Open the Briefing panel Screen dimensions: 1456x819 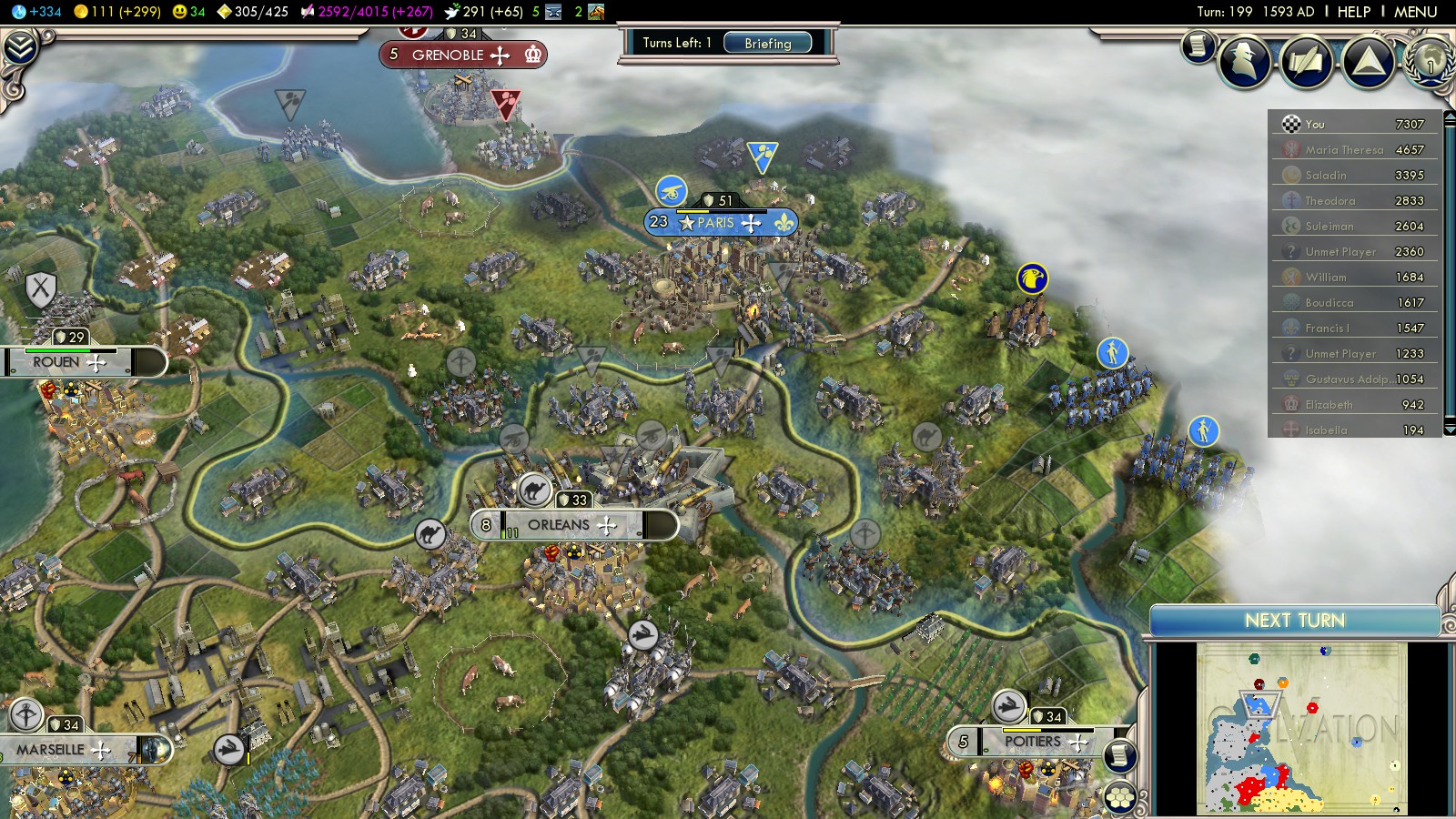click(767, 43)
